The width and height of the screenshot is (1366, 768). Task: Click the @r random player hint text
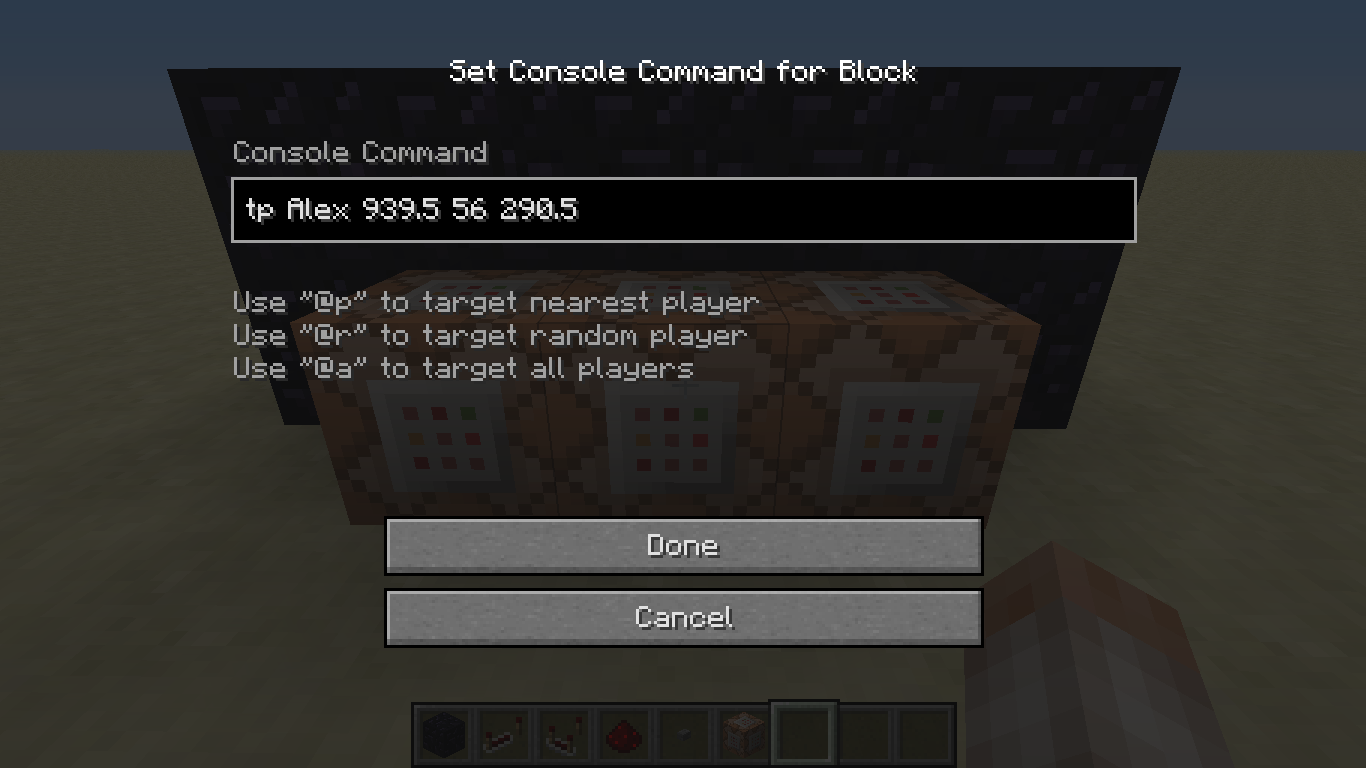[489, 335]
